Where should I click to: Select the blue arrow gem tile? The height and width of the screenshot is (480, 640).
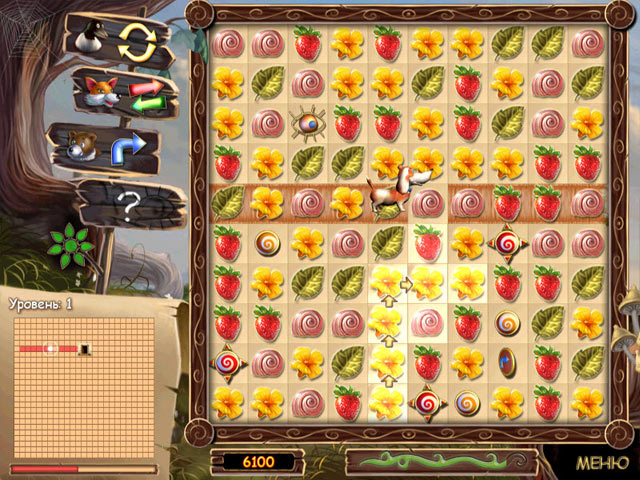(x=508, y=362)
